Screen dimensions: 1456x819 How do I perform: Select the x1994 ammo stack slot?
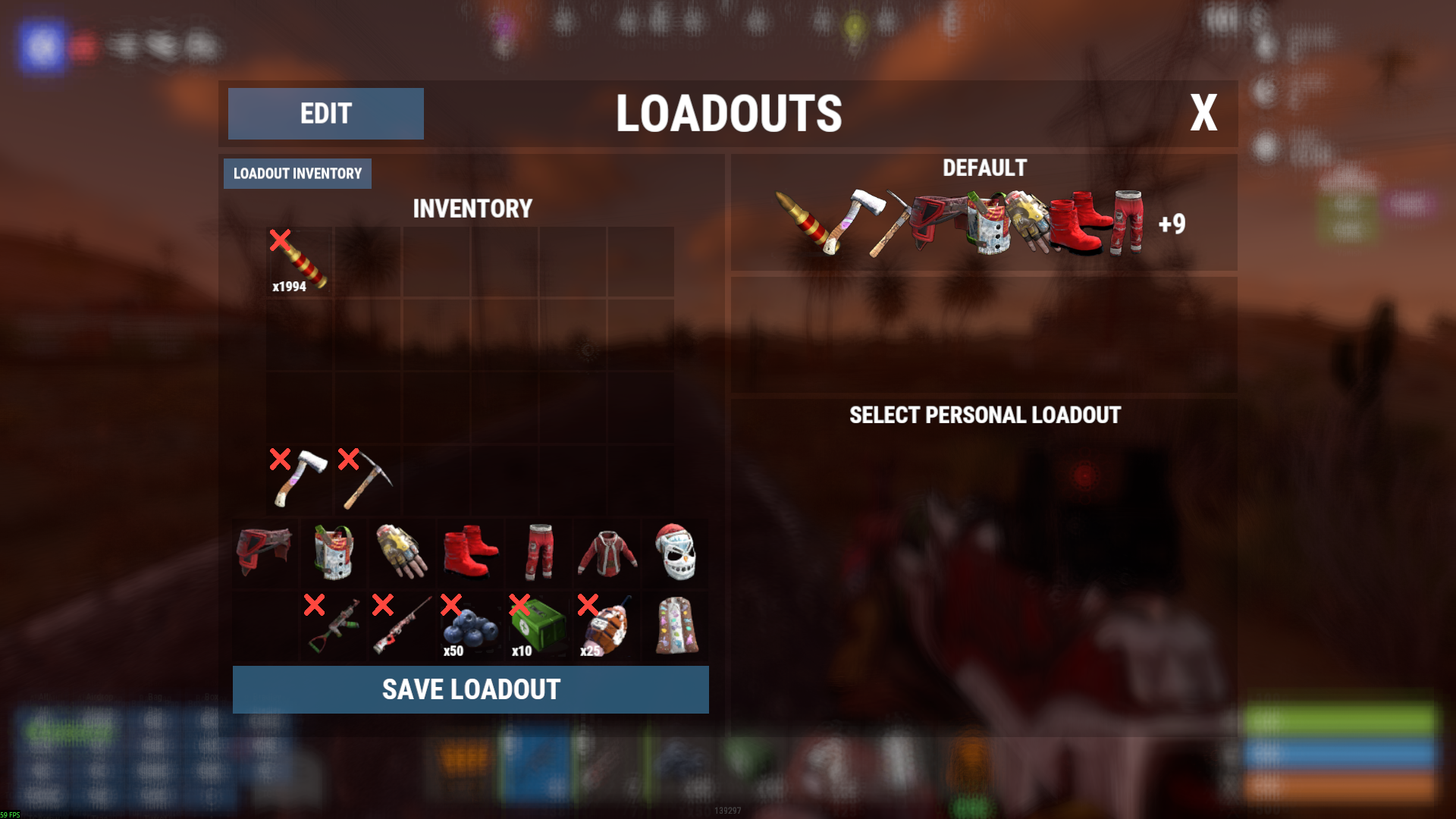(x=300, y=262)
